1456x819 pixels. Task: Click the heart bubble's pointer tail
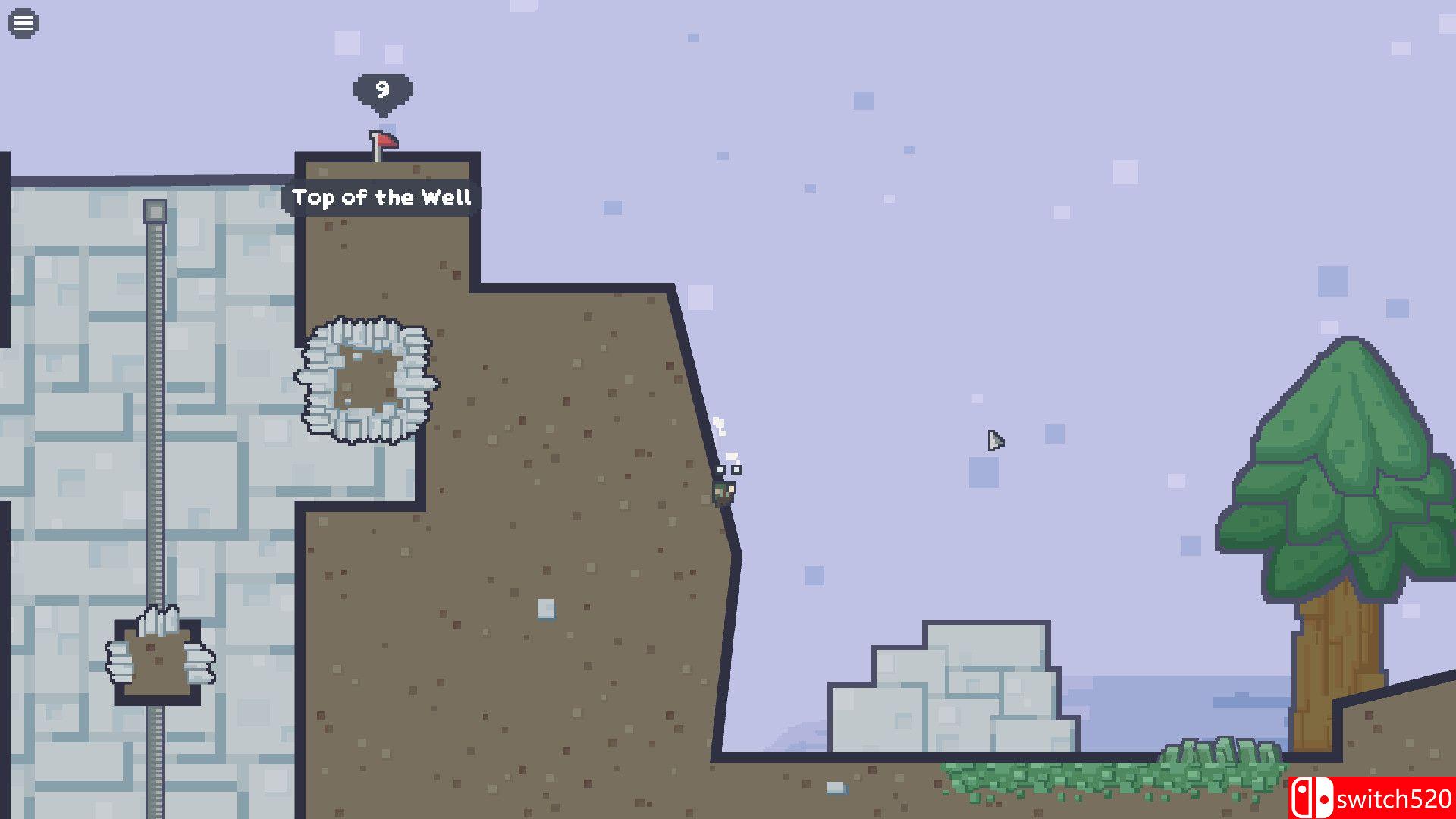[383, 115]
